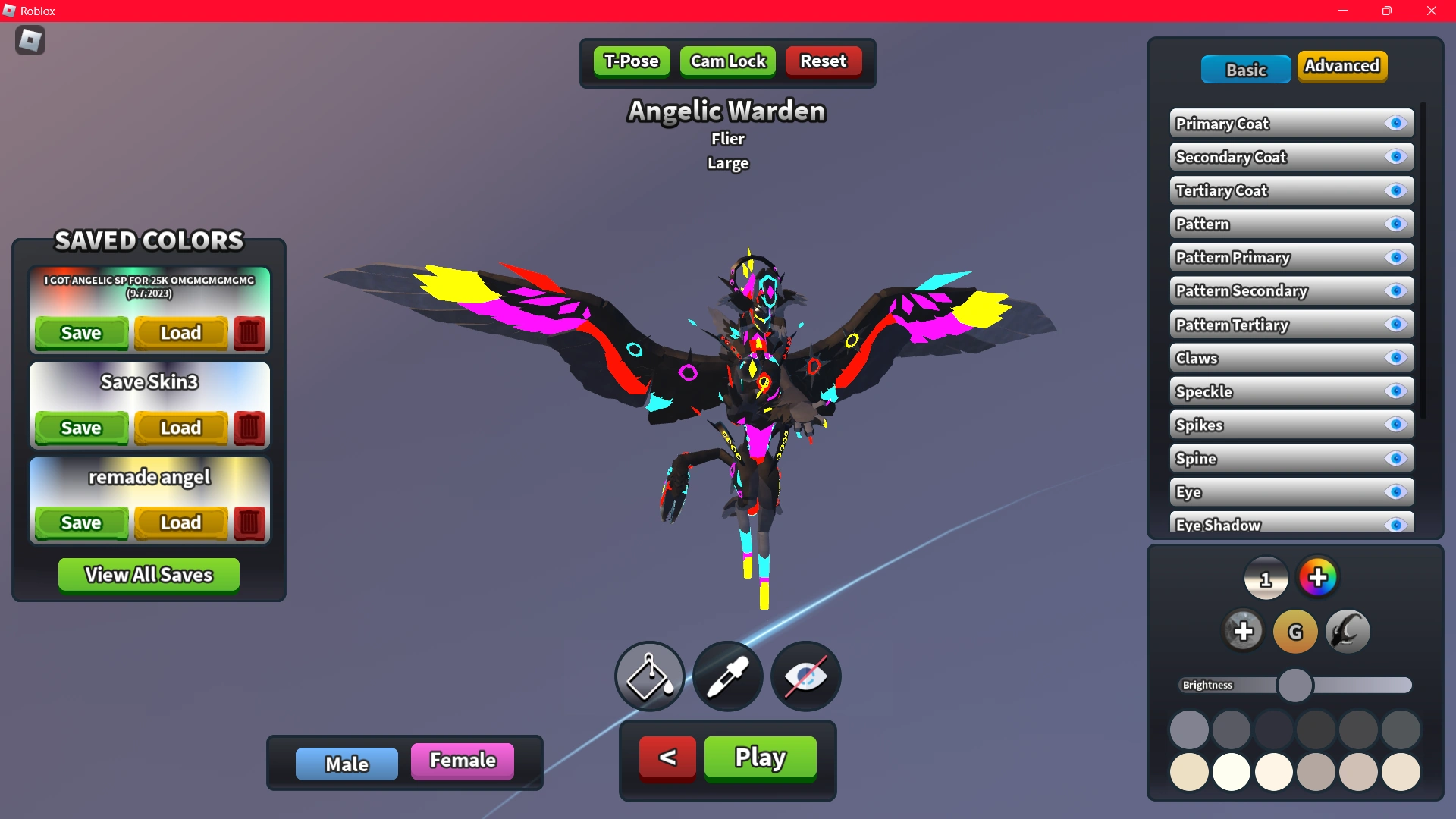Switch to the Basic tab
This screenshot has height=819, width=1456.
click(x=1246, y=69)
